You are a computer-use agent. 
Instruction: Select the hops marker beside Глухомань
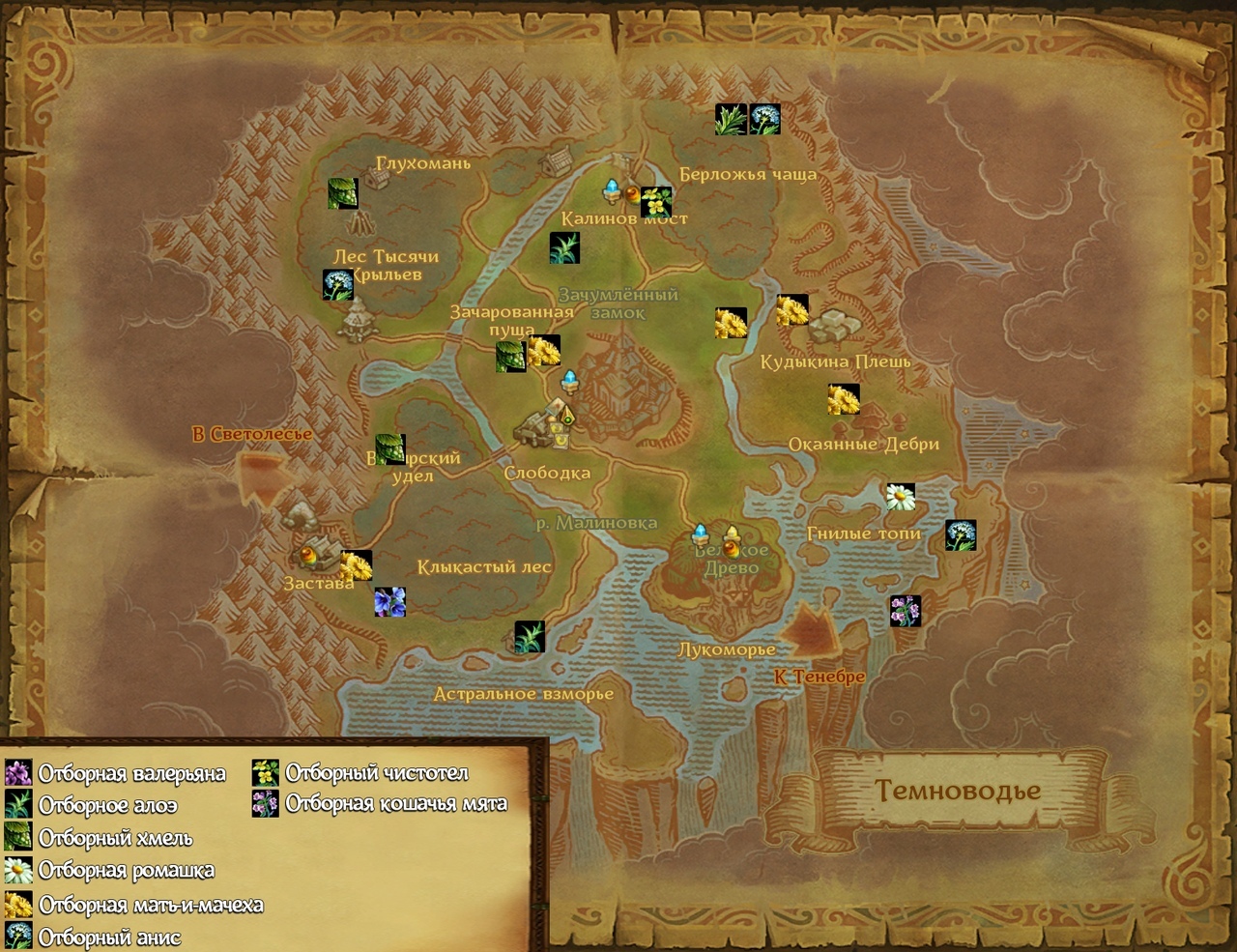click(x=342, y=193)
